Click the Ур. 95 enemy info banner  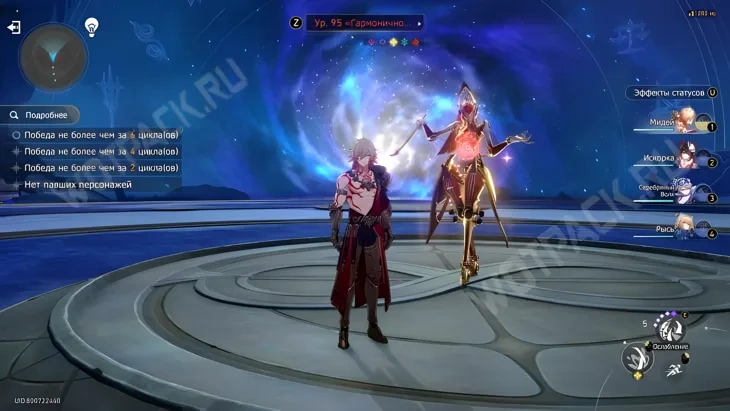pos(363,22)
